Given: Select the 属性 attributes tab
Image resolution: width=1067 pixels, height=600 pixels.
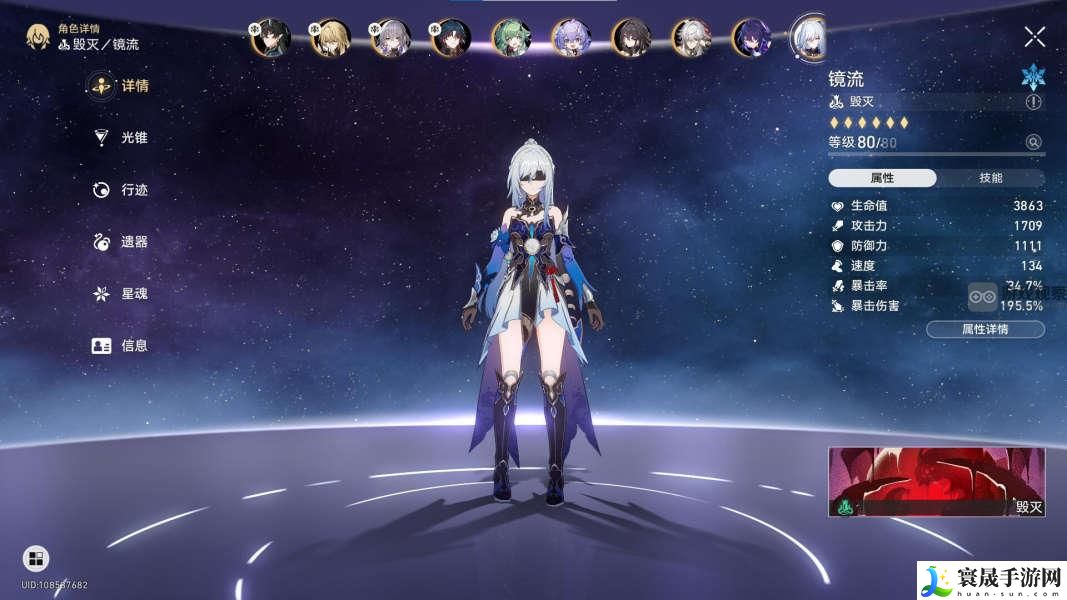Looking at the screenshot, I should 882,178.
